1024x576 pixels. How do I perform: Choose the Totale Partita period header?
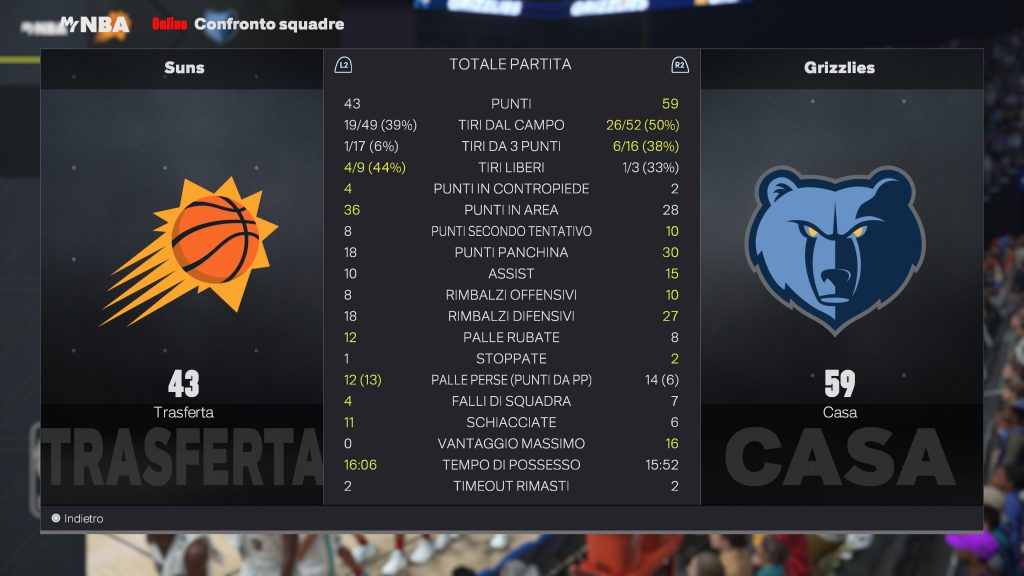click(x=510, y=65)
